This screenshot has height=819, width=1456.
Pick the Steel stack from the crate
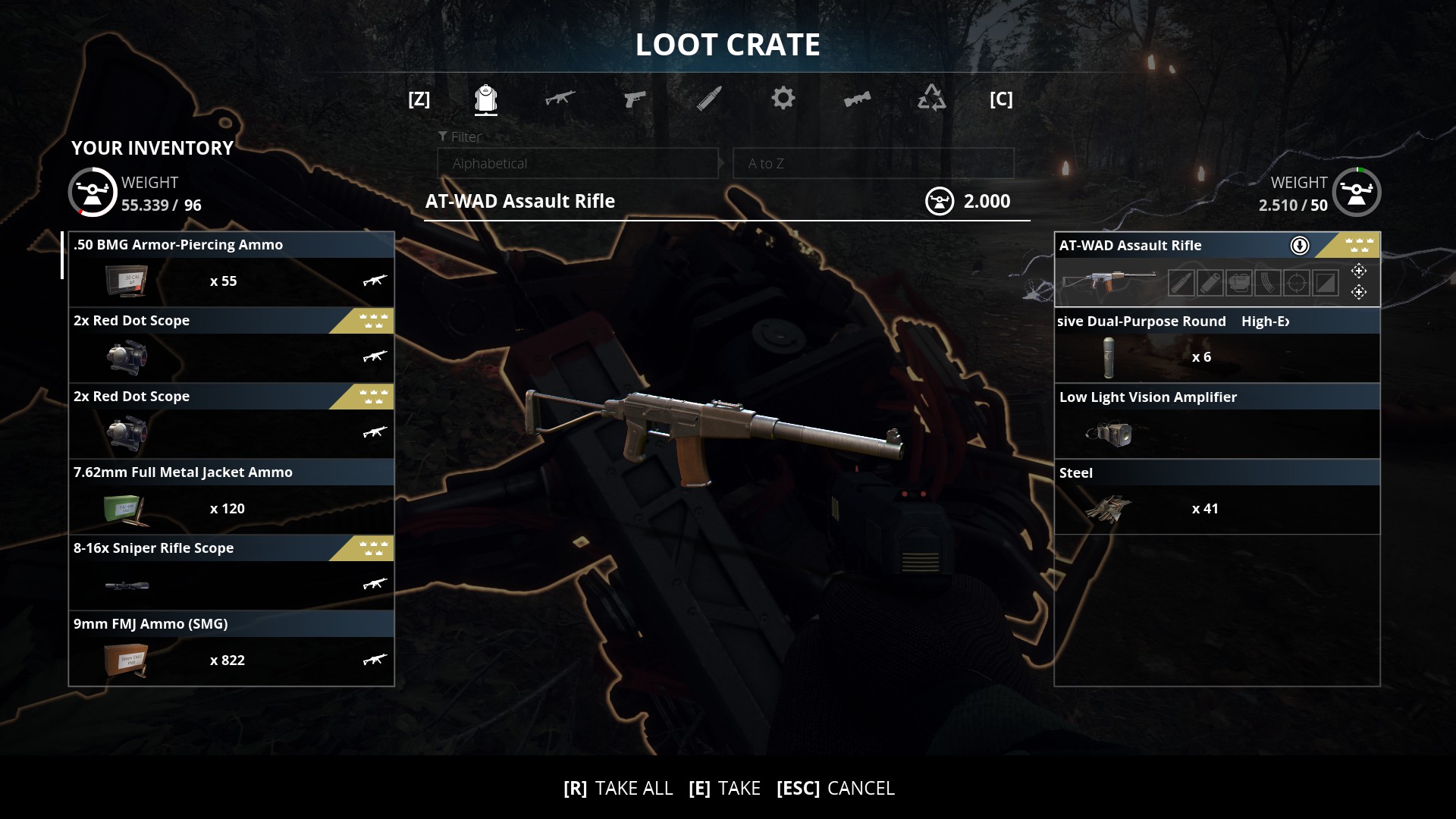pyautogui.click(x=1216, y=497)
